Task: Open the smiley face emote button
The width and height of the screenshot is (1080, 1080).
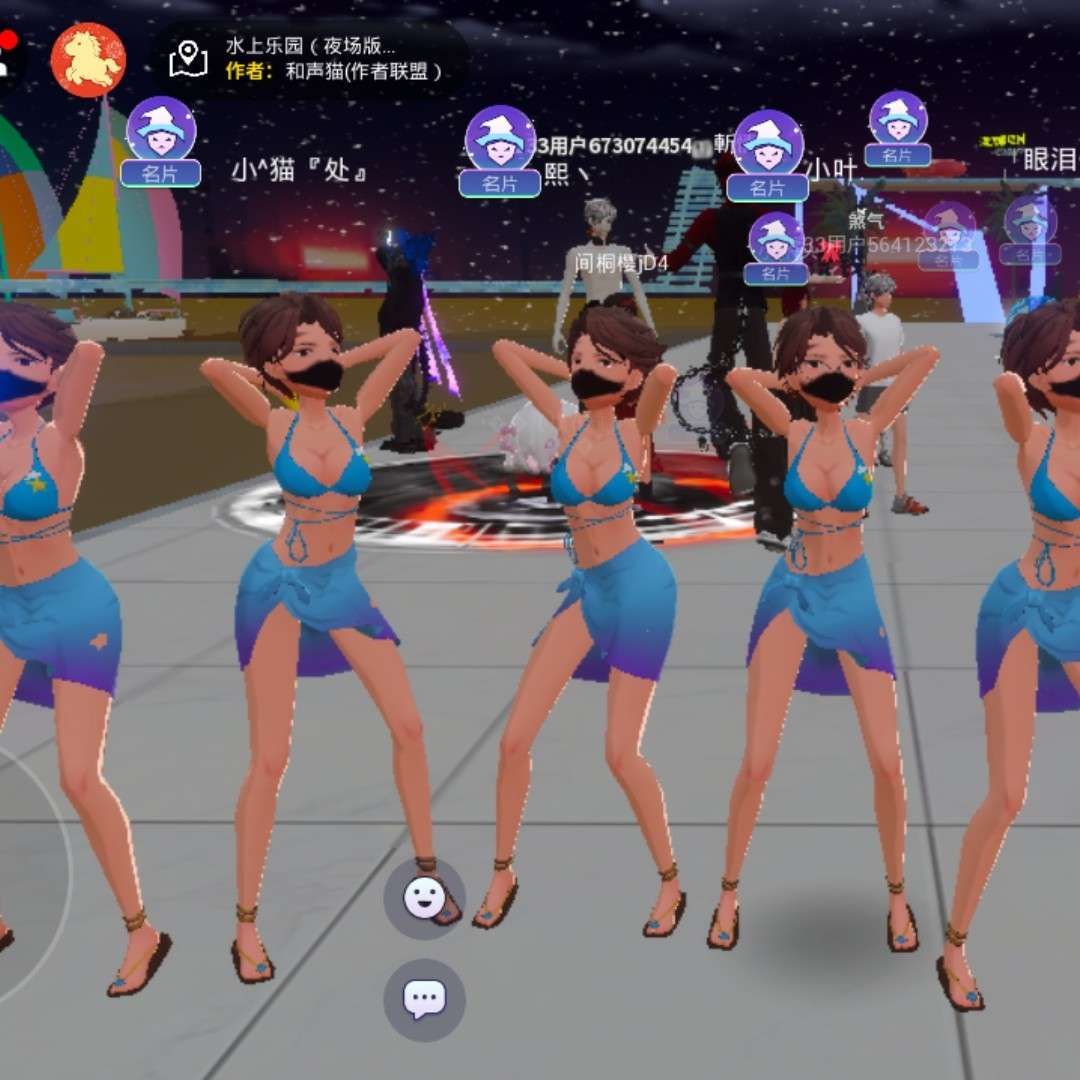Action: (424, 898)
